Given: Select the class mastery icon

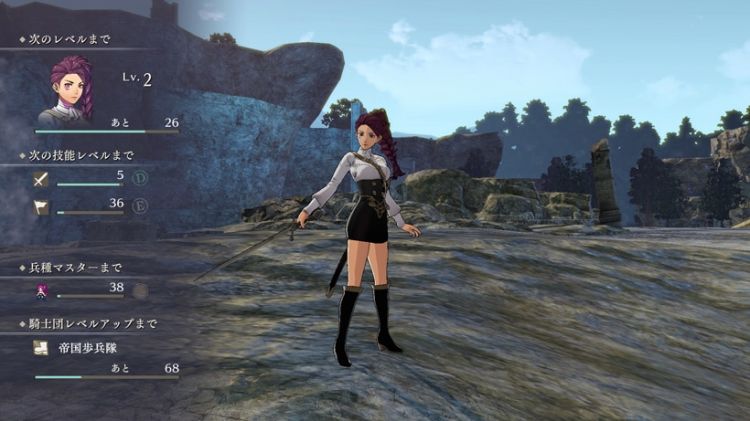Looking at the screenshot, I should (x=43, y=290).
